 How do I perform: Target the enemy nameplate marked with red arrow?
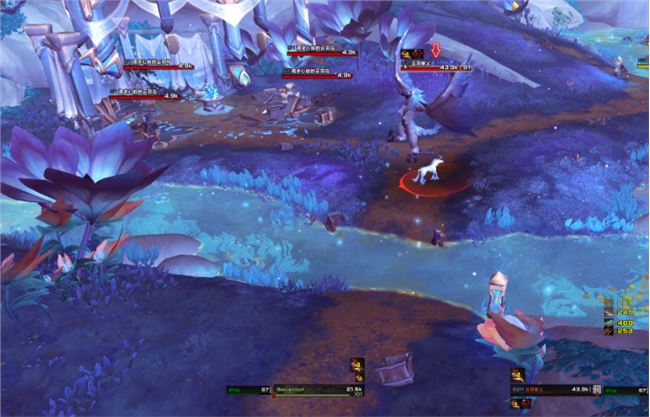pos(437,67)
